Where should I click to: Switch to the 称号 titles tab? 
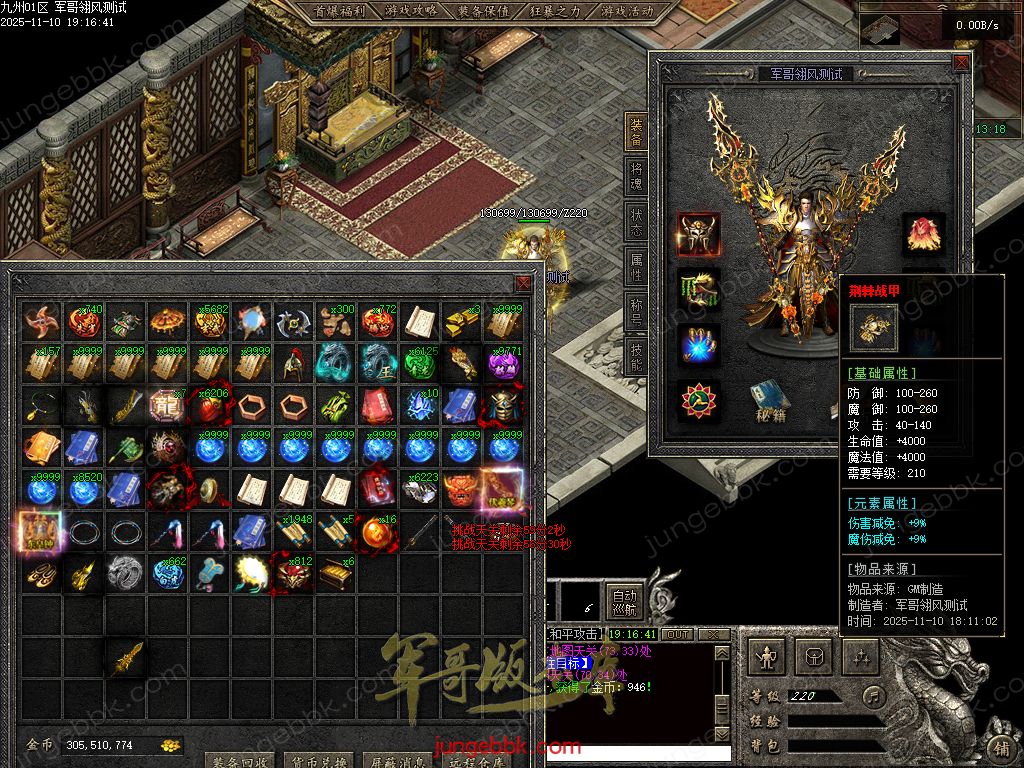tap(636, 310)
